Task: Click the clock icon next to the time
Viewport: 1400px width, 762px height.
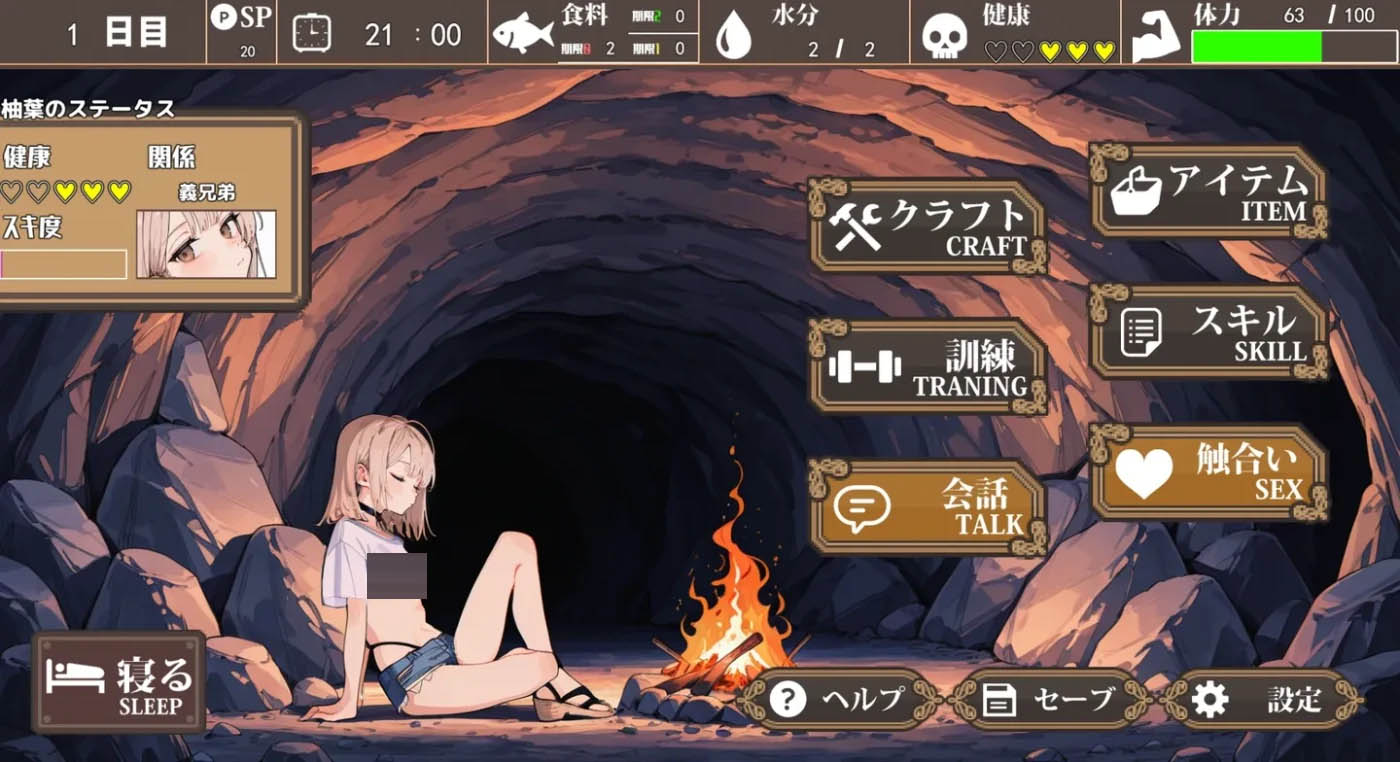Action: pos(312,33)
